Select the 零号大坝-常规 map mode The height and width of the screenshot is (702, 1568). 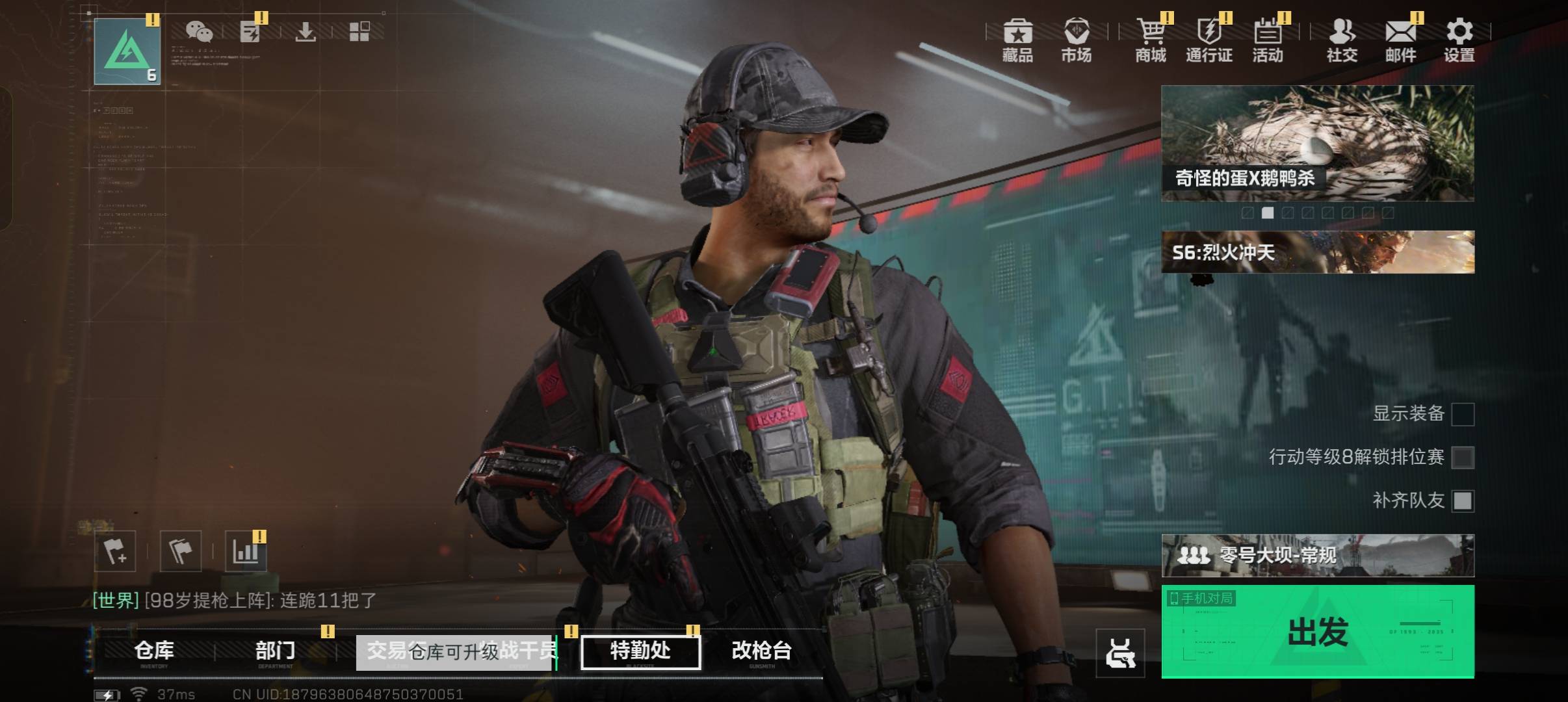tap(1317, 556)
